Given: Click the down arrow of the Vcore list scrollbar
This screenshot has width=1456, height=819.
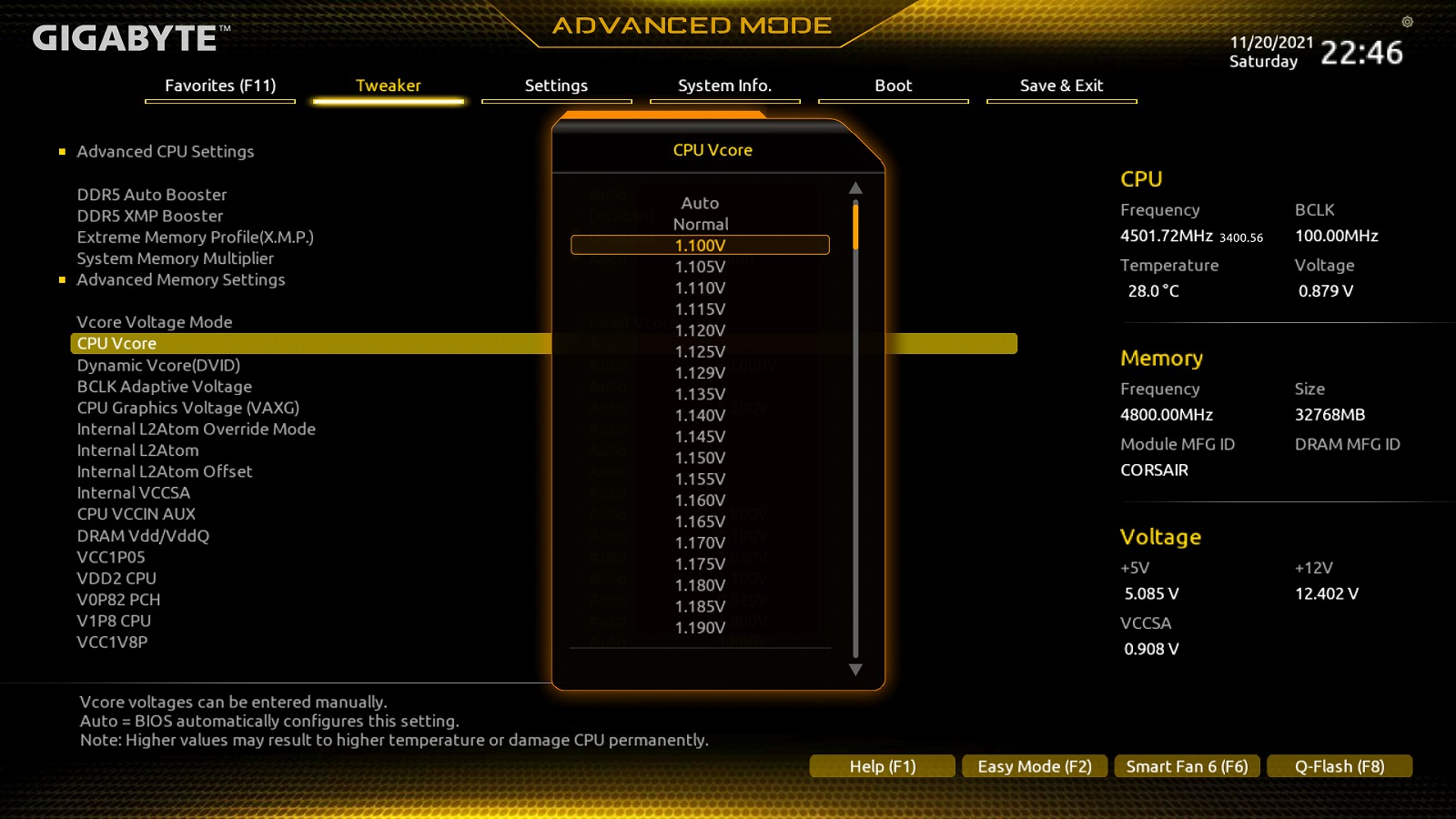Looking at the screenshot, I should 855,670.
